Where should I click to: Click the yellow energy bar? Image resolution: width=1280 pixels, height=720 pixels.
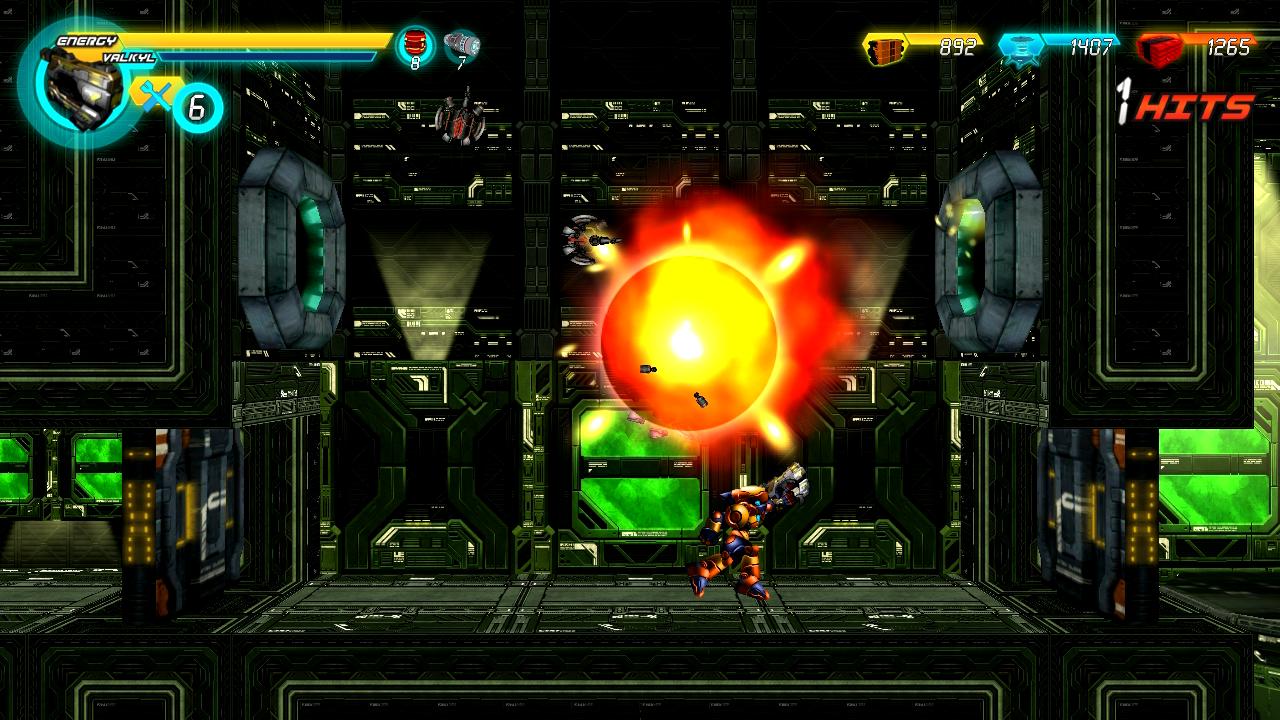[x=250, y=42]
